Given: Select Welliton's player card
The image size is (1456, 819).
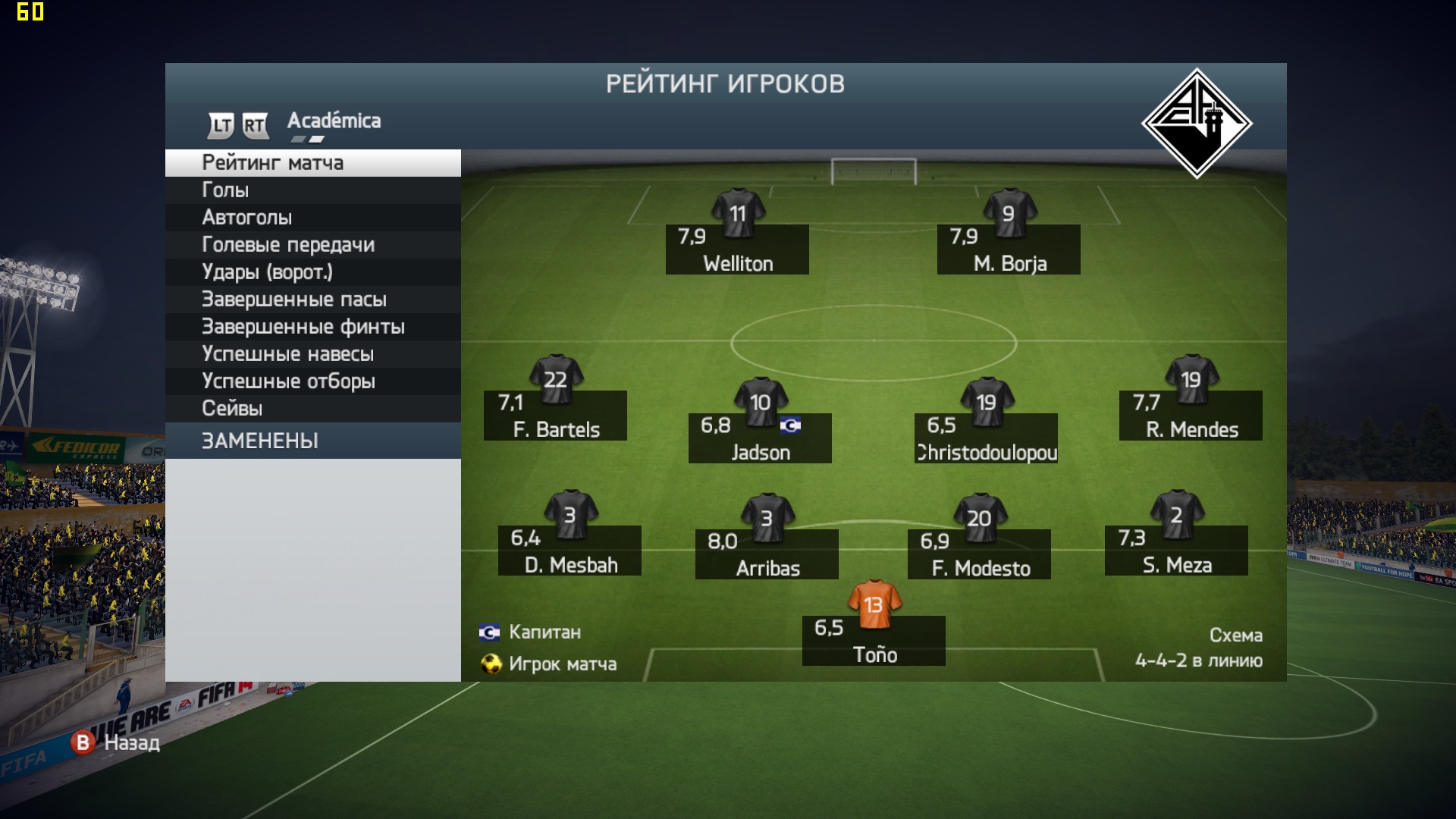Looking at the screenshot, I should (x=737, y=249).
